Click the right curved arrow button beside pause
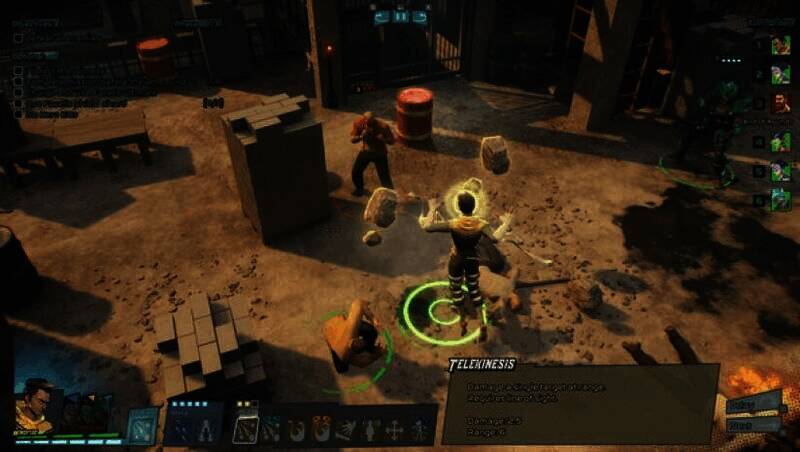 pyautogui.click(x=420, y=16)
